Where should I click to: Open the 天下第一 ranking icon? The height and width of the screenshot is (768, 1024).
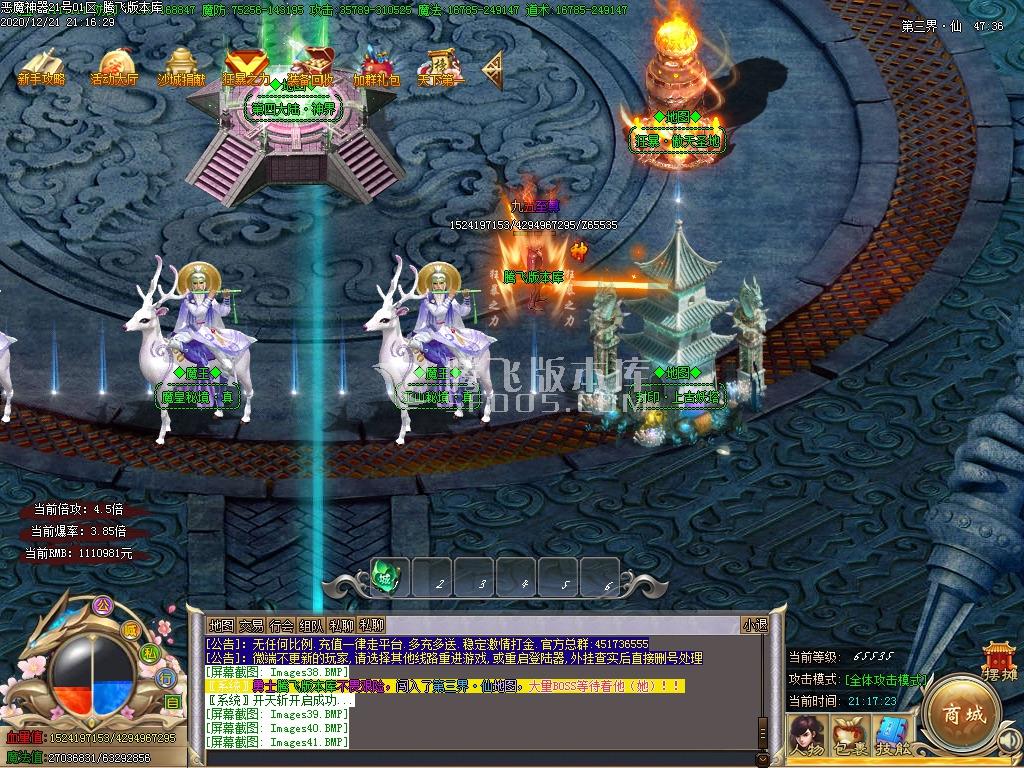pyautogui.click(x=441, y=66)
